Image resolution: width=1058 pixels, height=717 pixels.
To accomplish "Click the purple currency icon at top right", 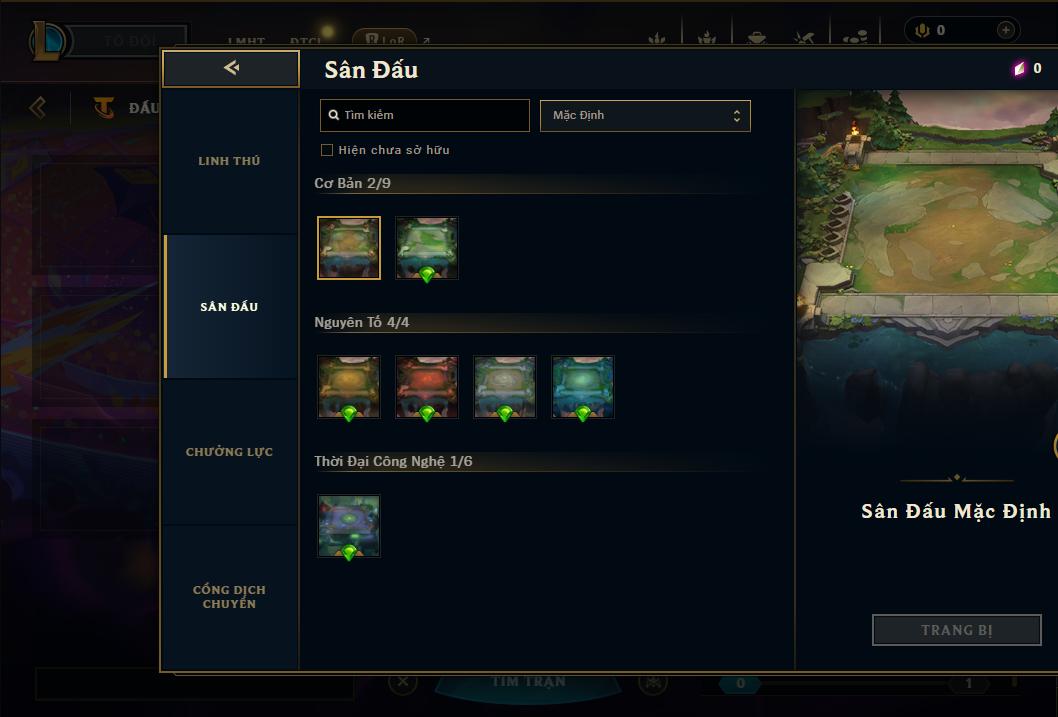I will pyautogui.click(x=1019, y=69).
